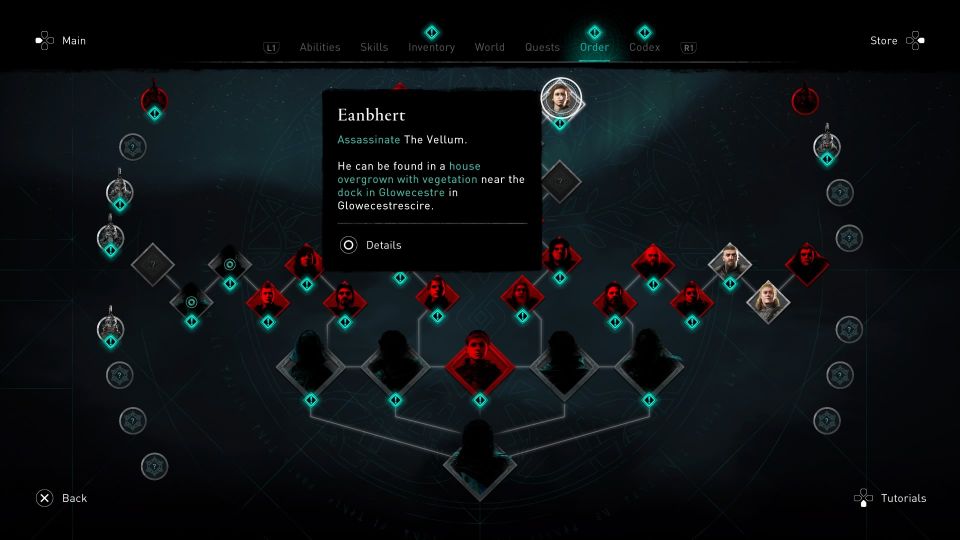Switch to the Abilities tab

[320, 47]
